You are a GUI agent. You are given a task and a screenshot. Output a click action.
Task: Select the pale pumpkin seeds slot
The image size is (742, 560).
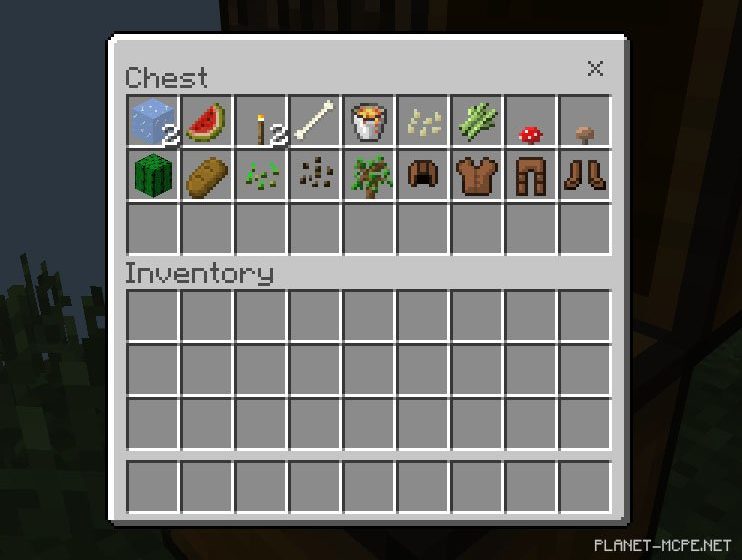click(x=423, y=122)
